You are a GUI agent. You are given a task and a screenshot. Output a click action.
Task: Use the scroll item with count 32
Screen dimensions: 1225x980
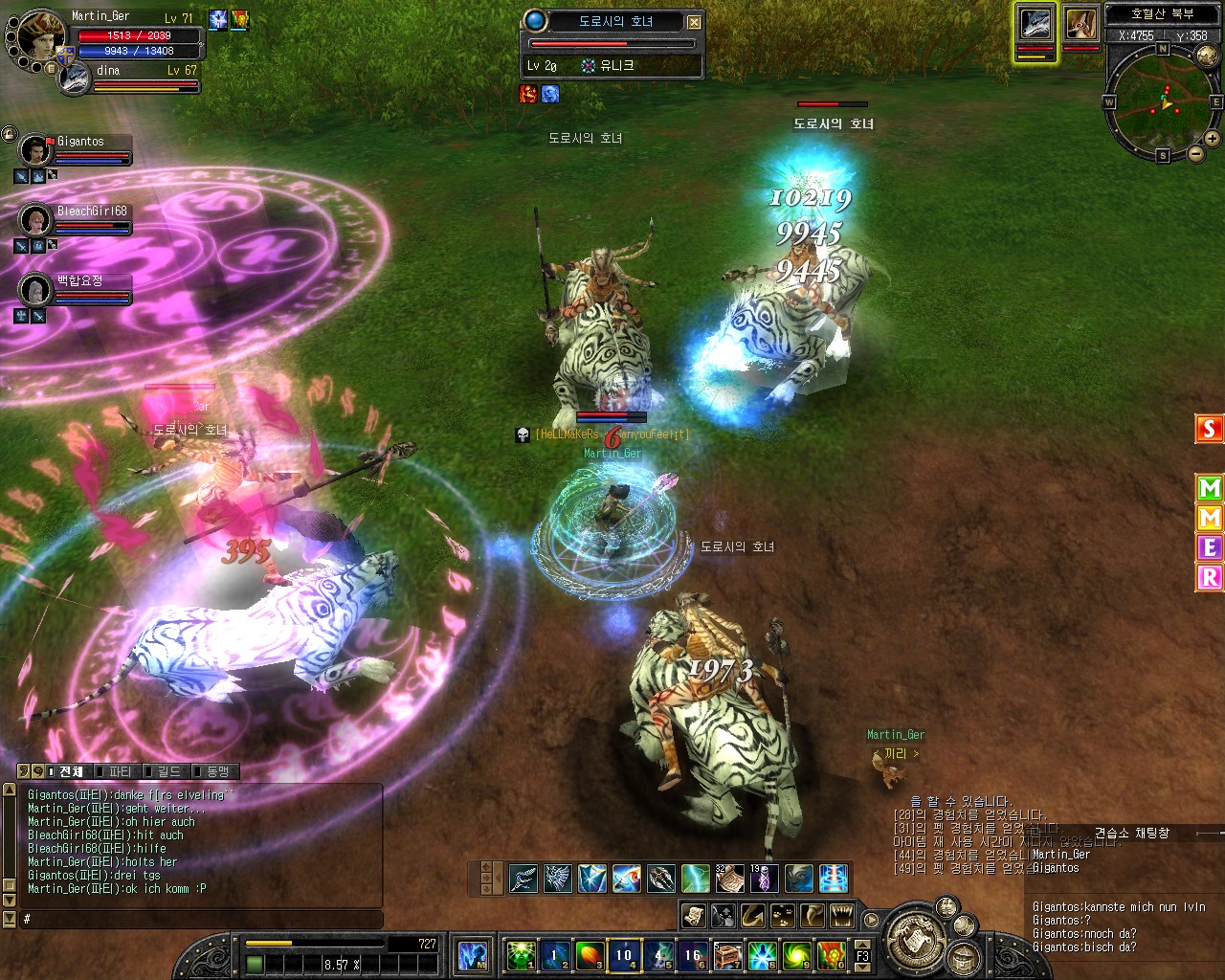(x=729, y=879)
